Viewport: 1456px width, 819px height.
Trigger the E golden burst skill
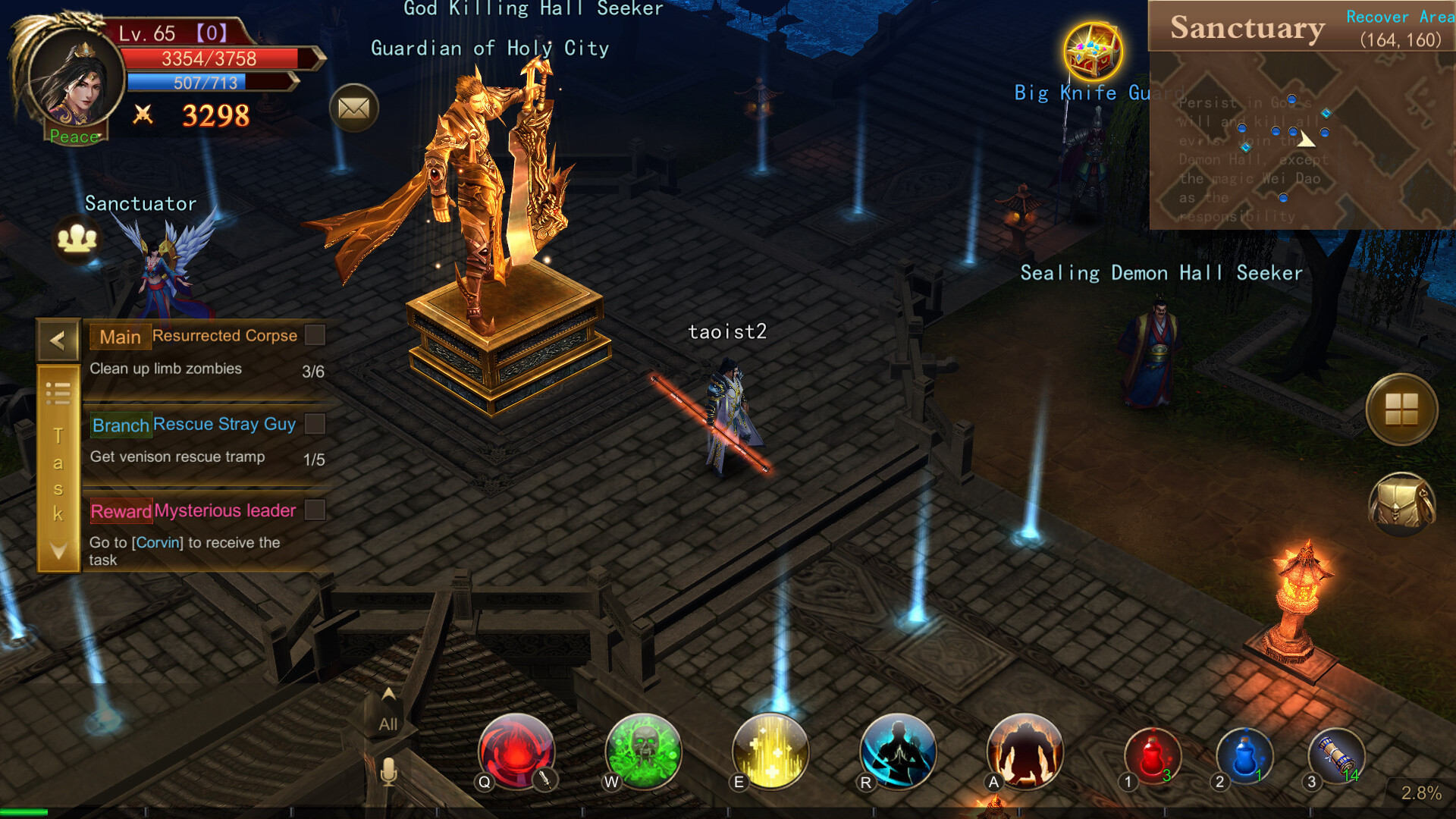point(770,752)
